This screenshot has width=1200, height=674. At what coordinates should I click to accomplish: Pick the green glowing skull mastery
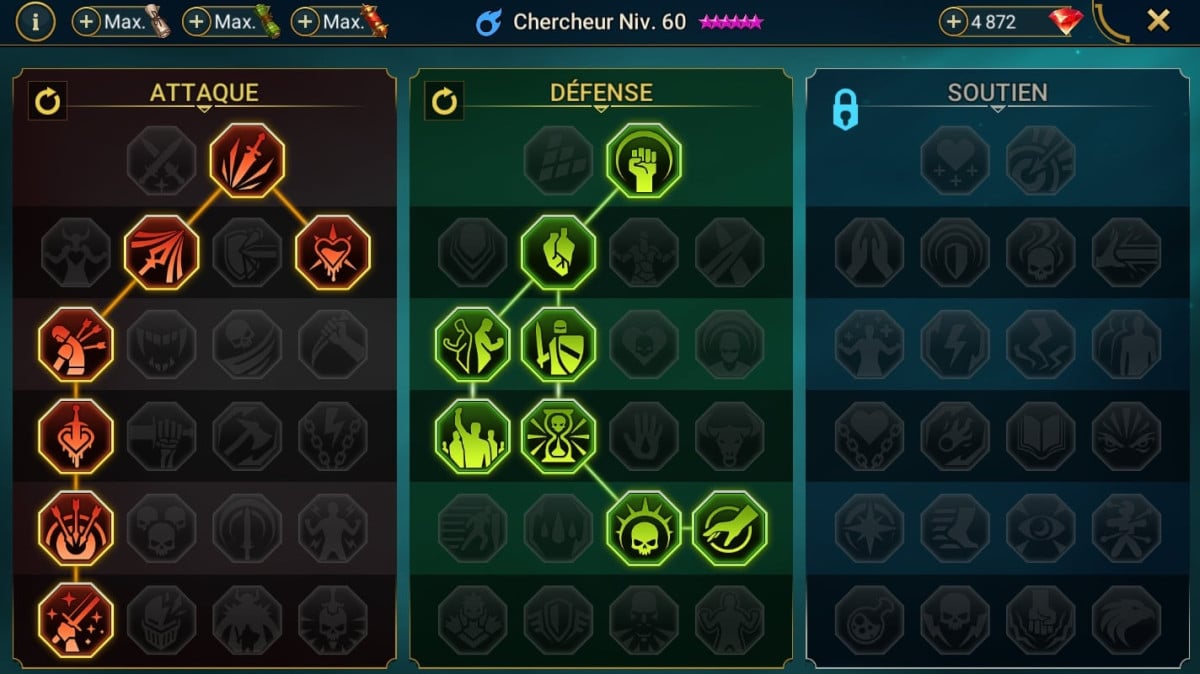coord(644,528)
